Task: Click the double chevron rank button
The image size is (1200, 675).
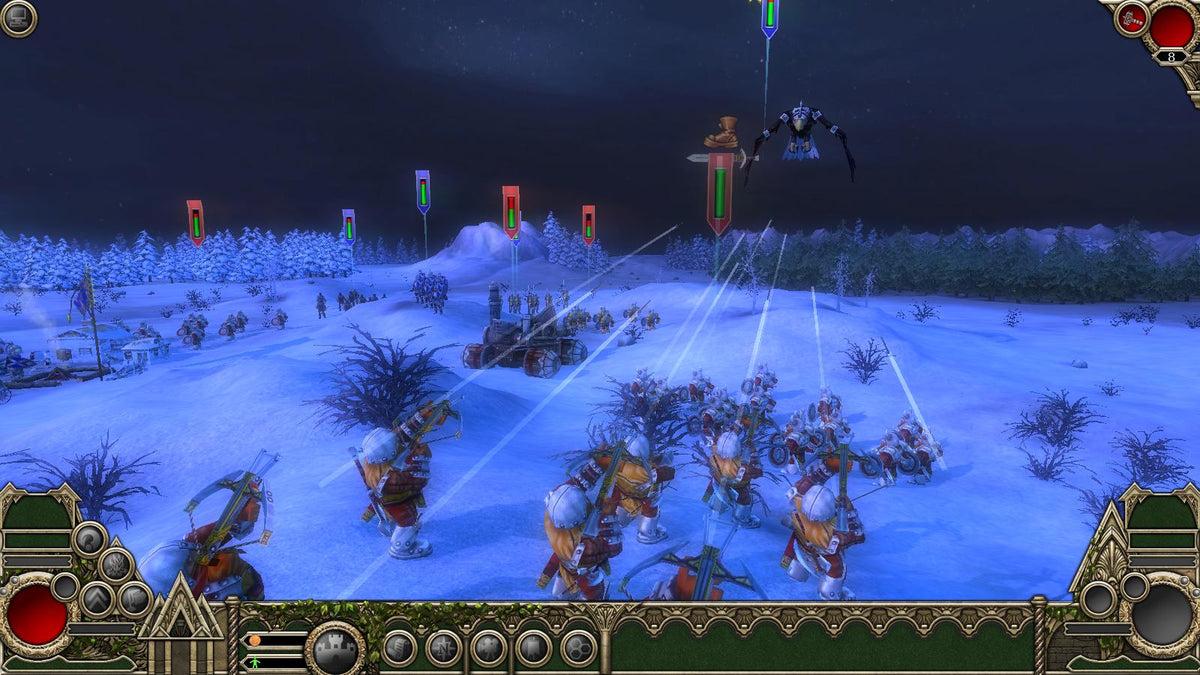Action: click(97, 599)
